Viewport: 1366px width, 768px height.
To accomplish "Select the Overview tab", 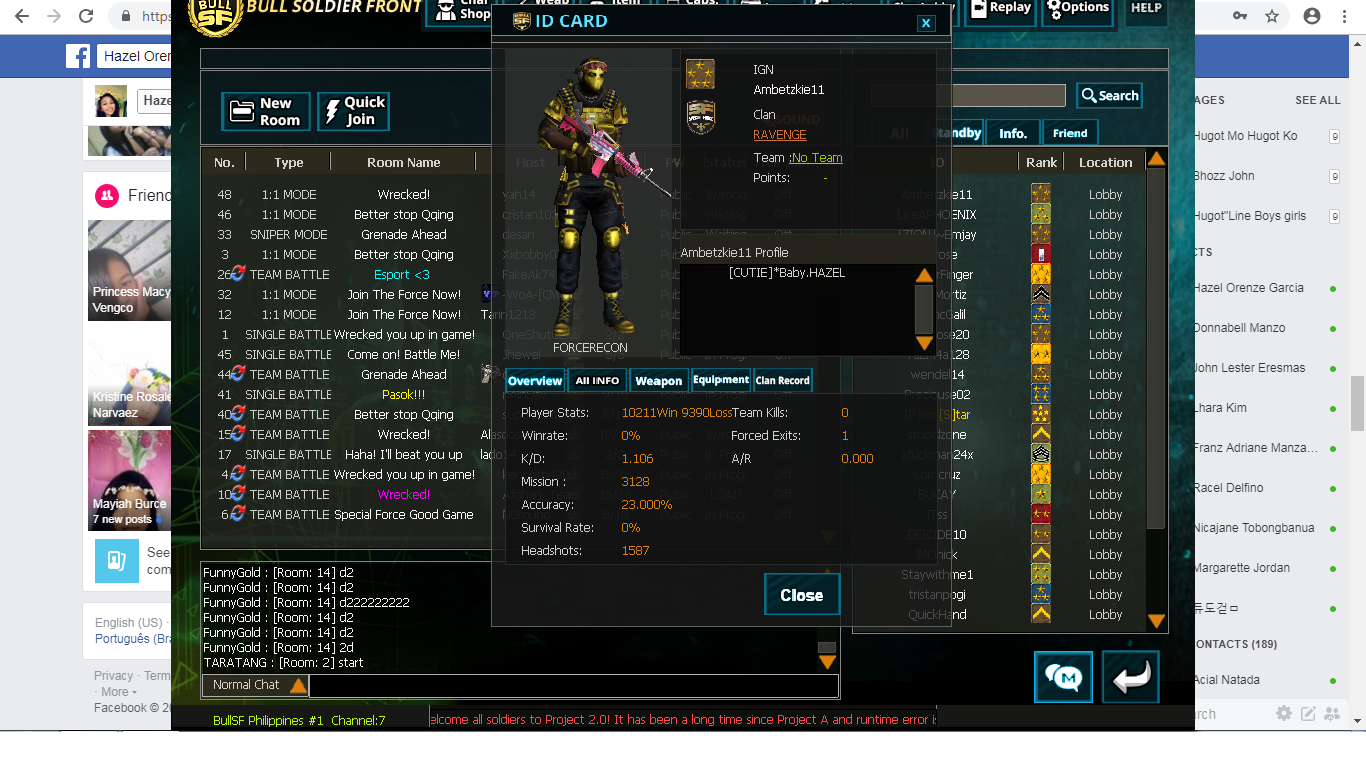I will pos(535,381).
